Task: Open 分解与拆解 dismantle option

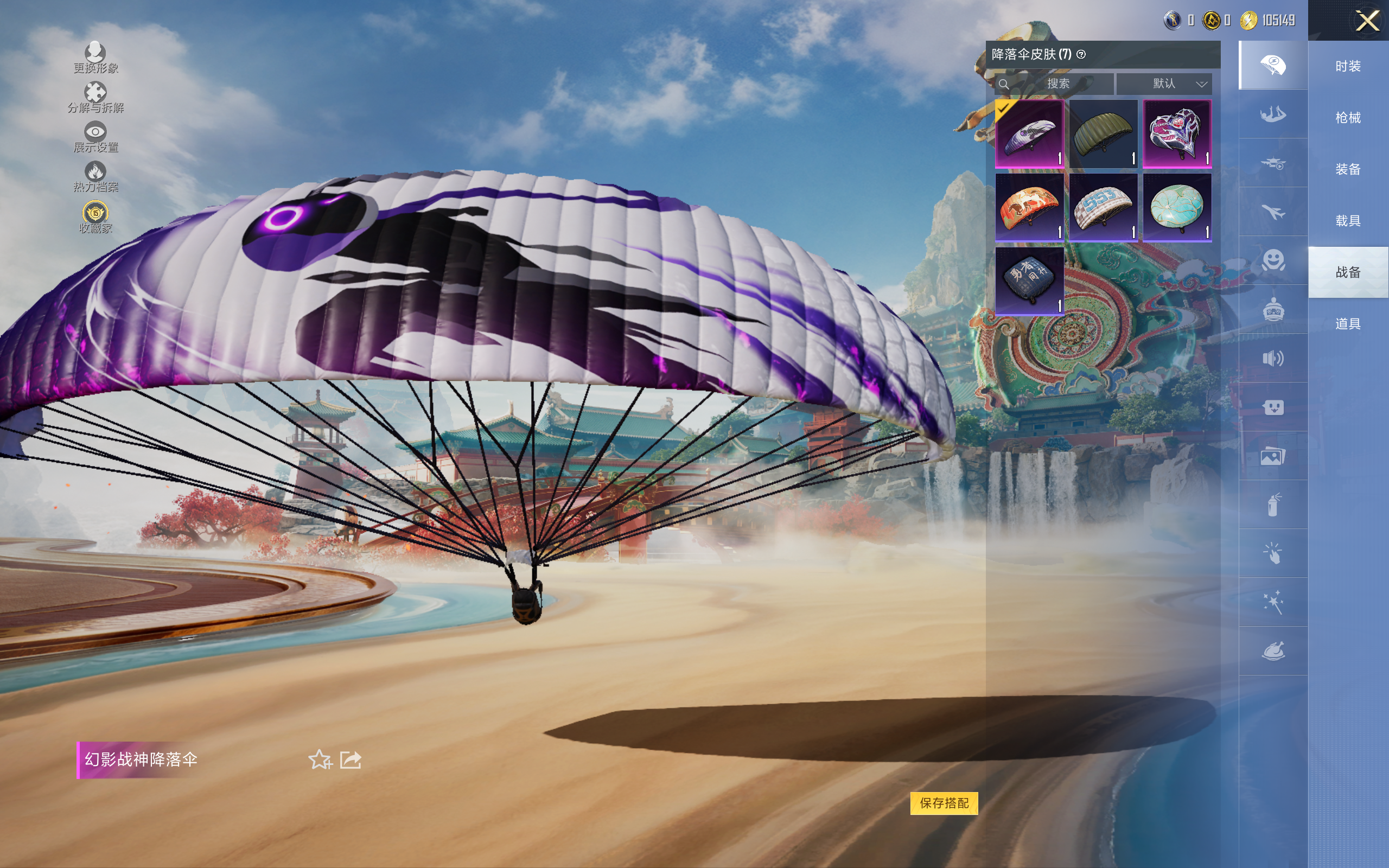Action: [x=95, y=97]
